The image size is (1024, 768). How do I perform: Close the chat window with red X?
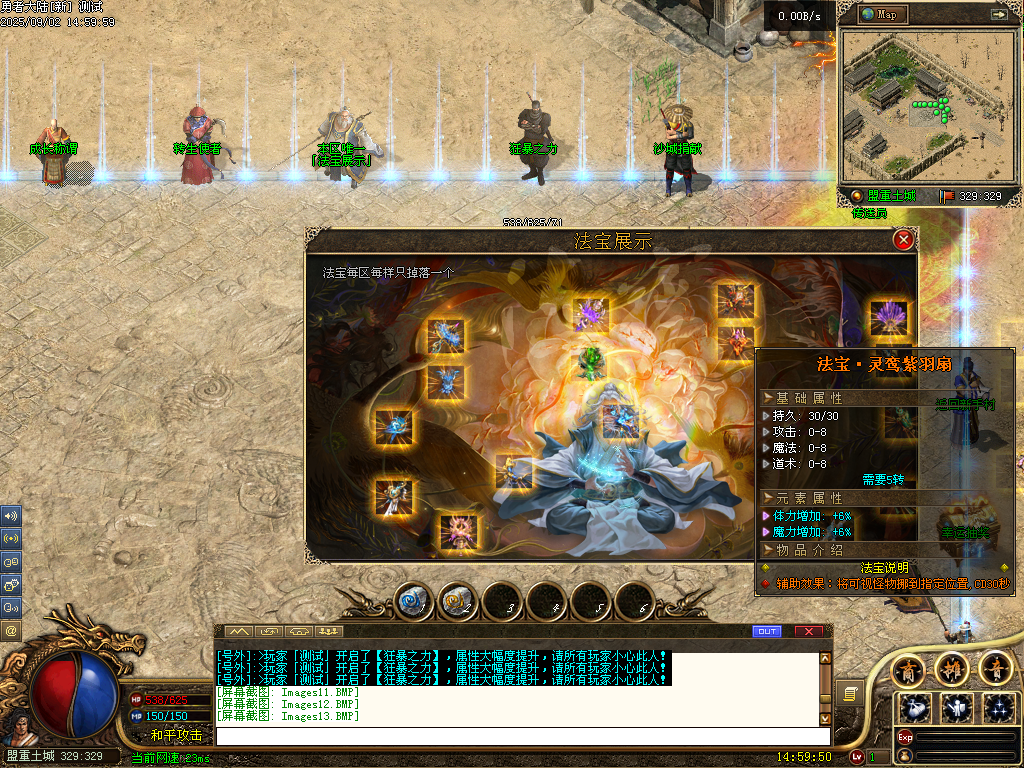coord(809,632)
